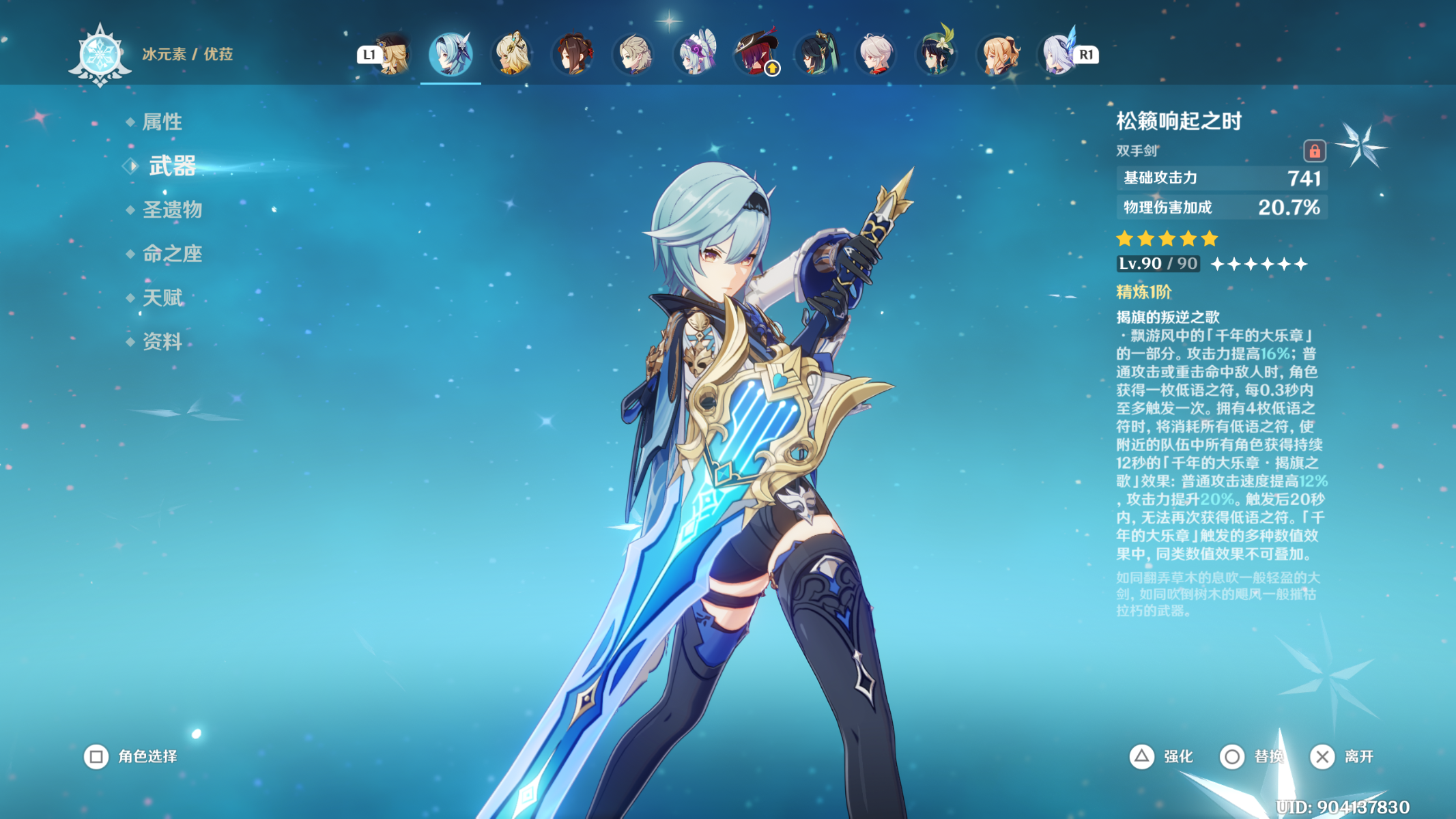Switch to Venti's green-hat portrait
Screen dimensions: 1456x819
[937, 54]
